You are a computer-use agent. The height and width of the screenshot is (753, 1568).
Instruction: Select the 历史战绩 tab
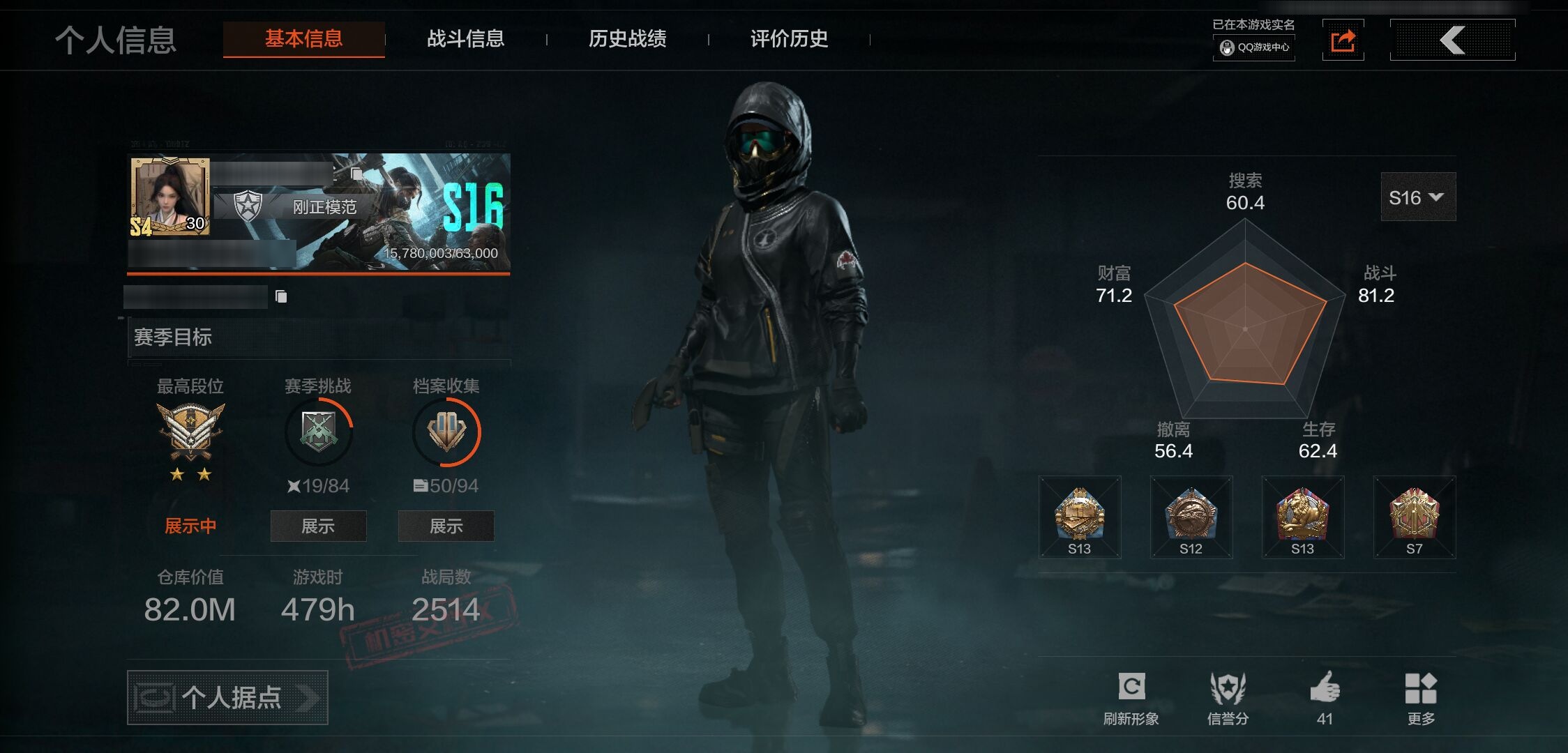pos(627,39)
